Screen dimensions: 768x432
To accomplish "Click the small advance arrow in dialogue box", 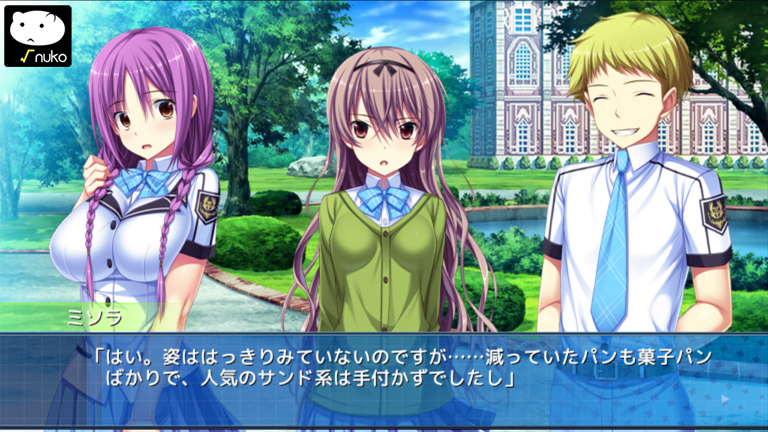I will pos(724,398).
